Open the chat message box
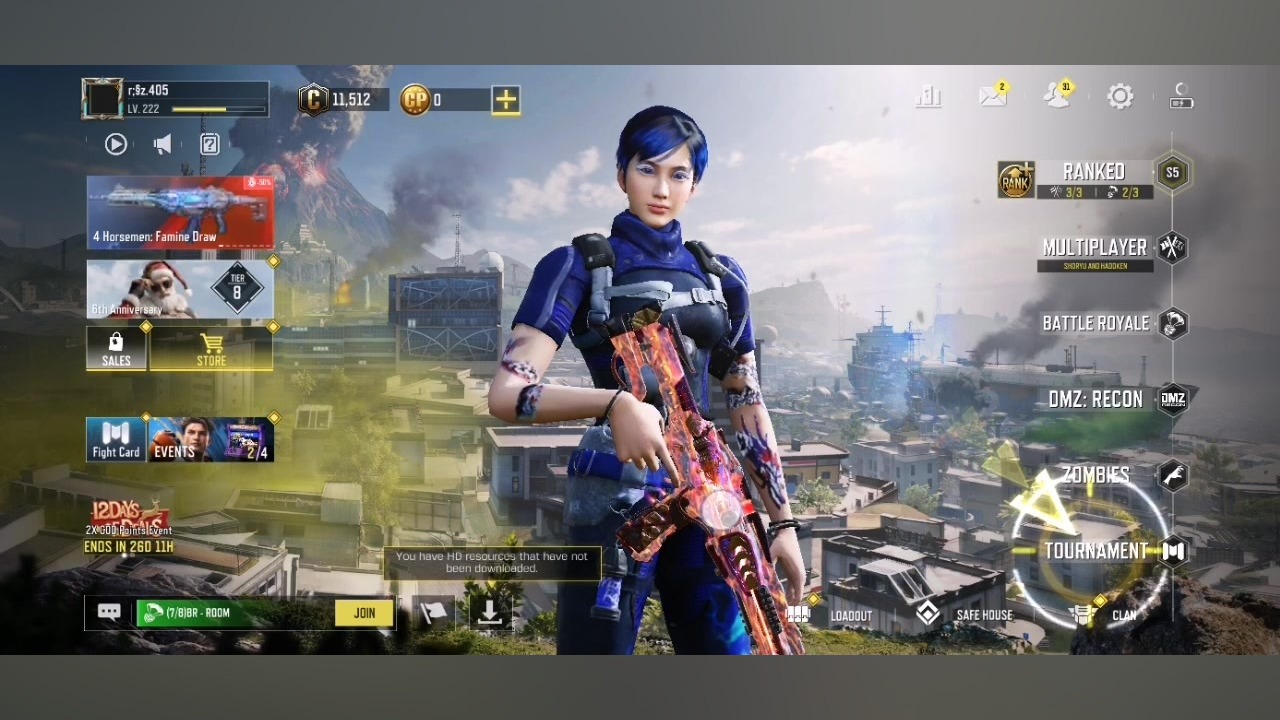 [x=109, y=612]
